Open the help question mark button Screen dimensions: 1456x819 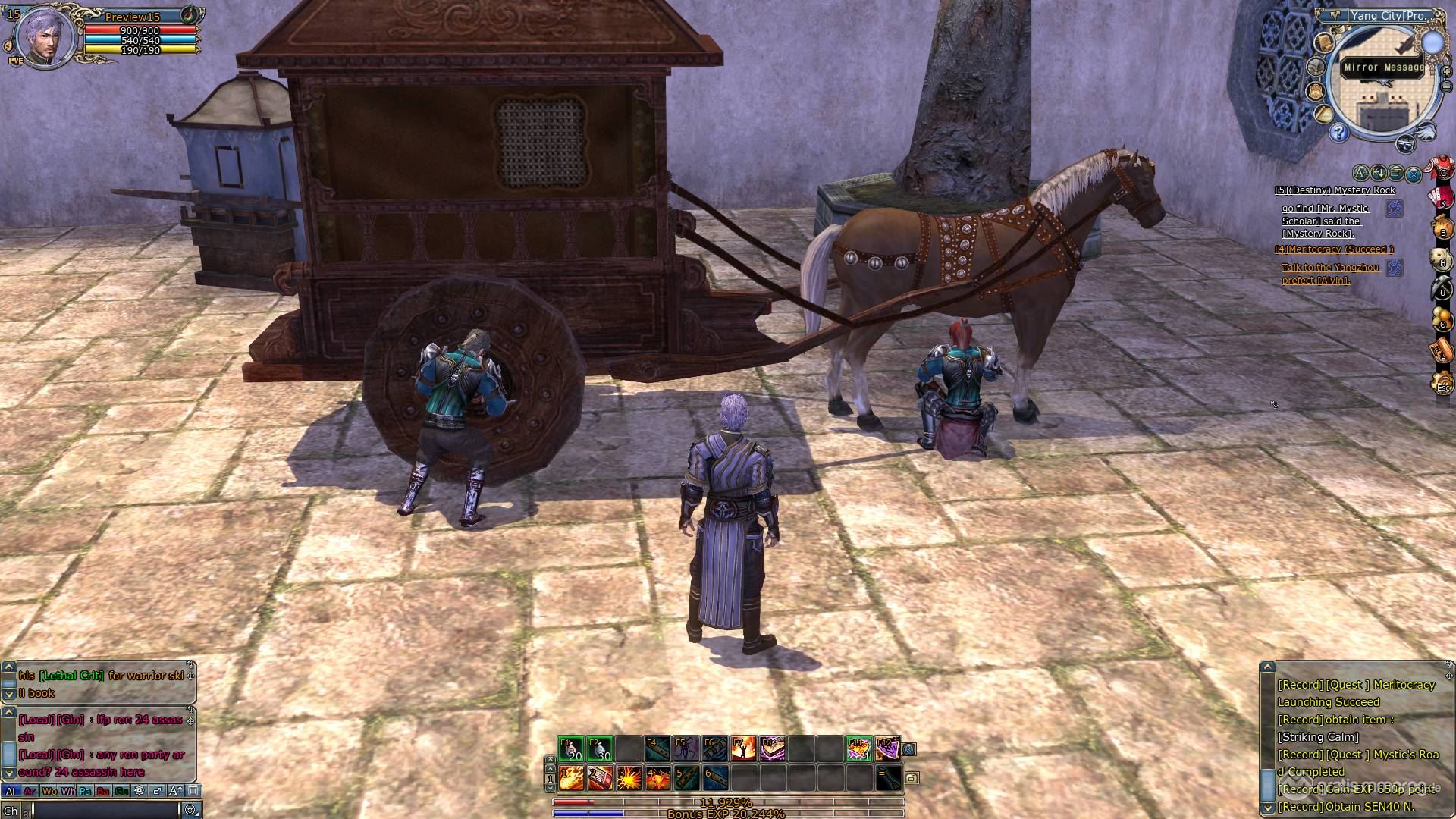[x=1338, y=133]
